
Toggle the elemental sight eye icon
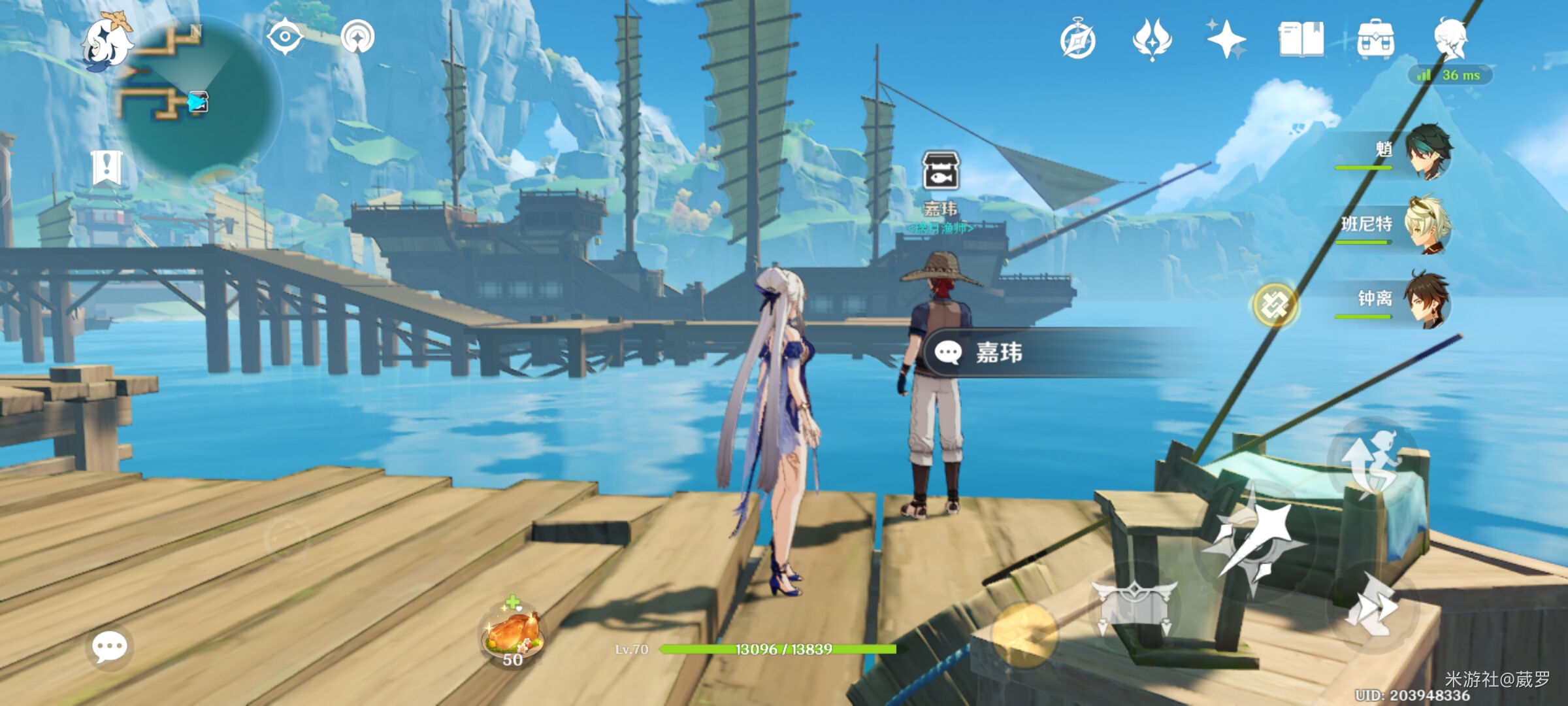286,36
